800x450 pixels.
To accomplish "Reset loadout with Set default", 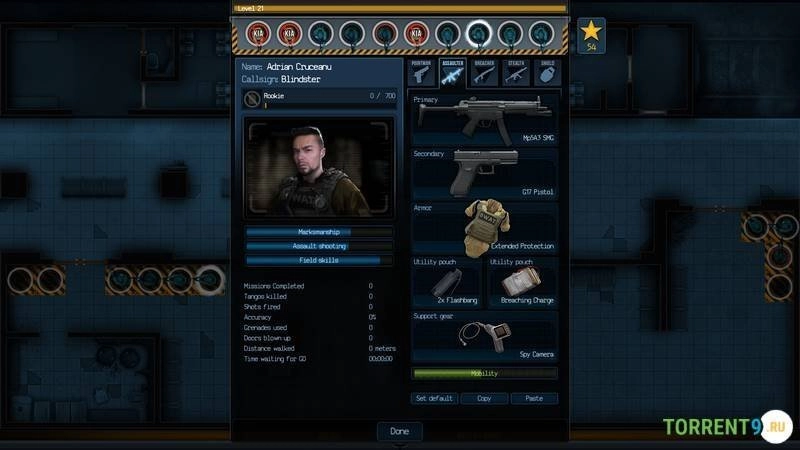I will pyautogui.click(x=435, y=398).
